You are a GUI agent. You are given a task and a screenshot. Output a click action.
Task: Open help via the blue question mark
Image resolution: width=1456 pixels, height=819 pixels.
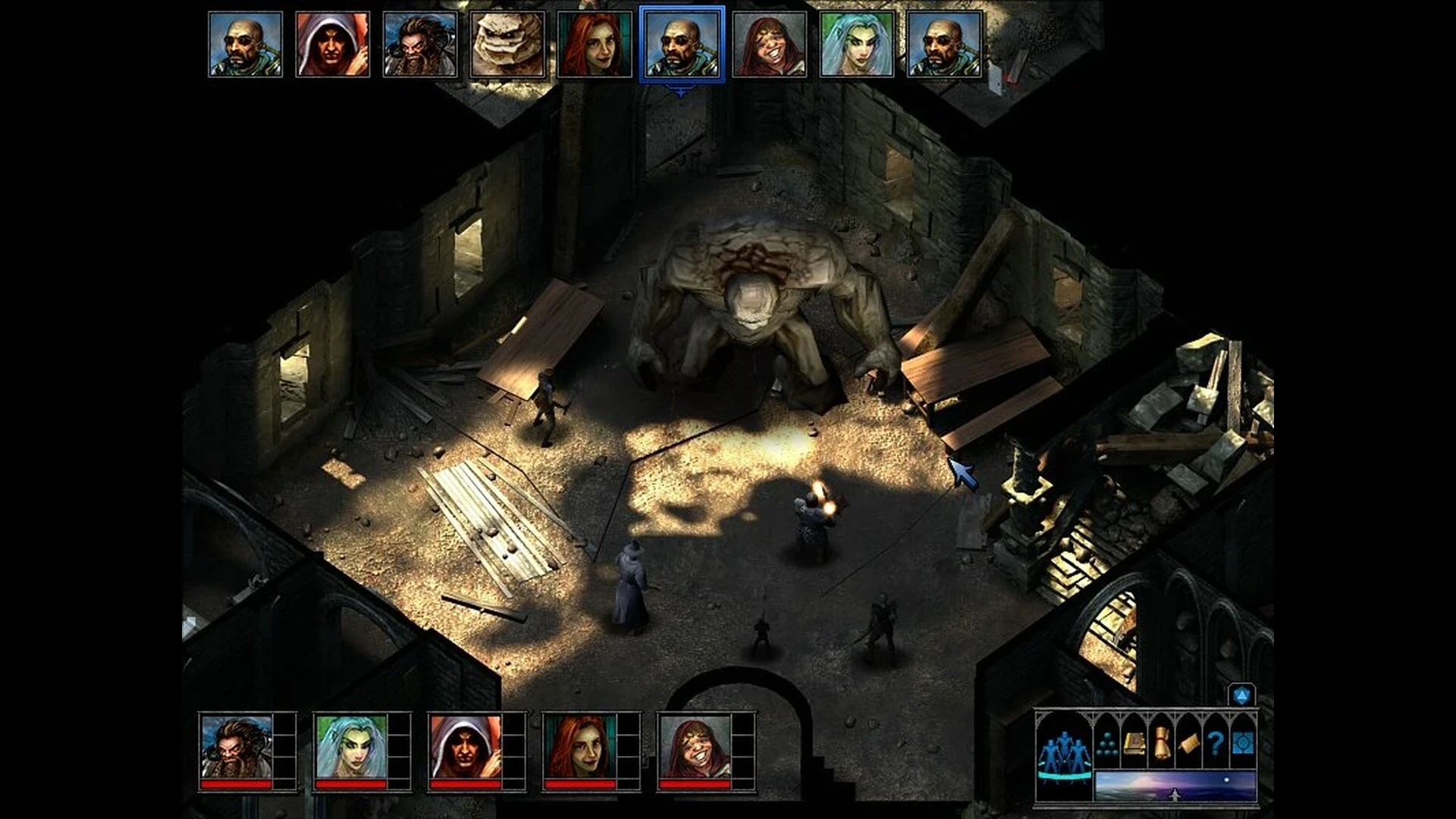(x=1216, y=744)
